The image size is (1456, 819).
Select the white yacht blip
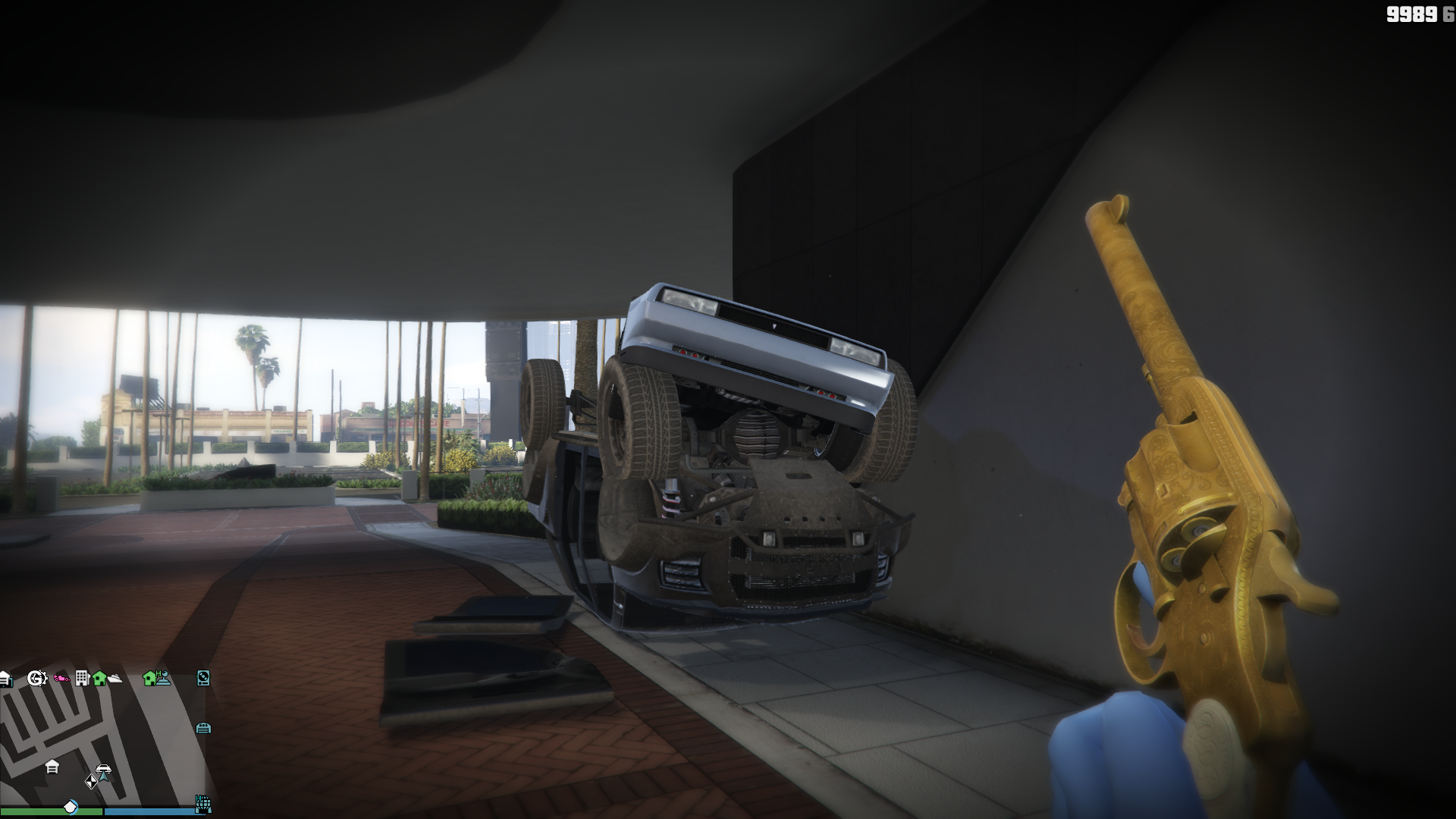tap(115, 679)
